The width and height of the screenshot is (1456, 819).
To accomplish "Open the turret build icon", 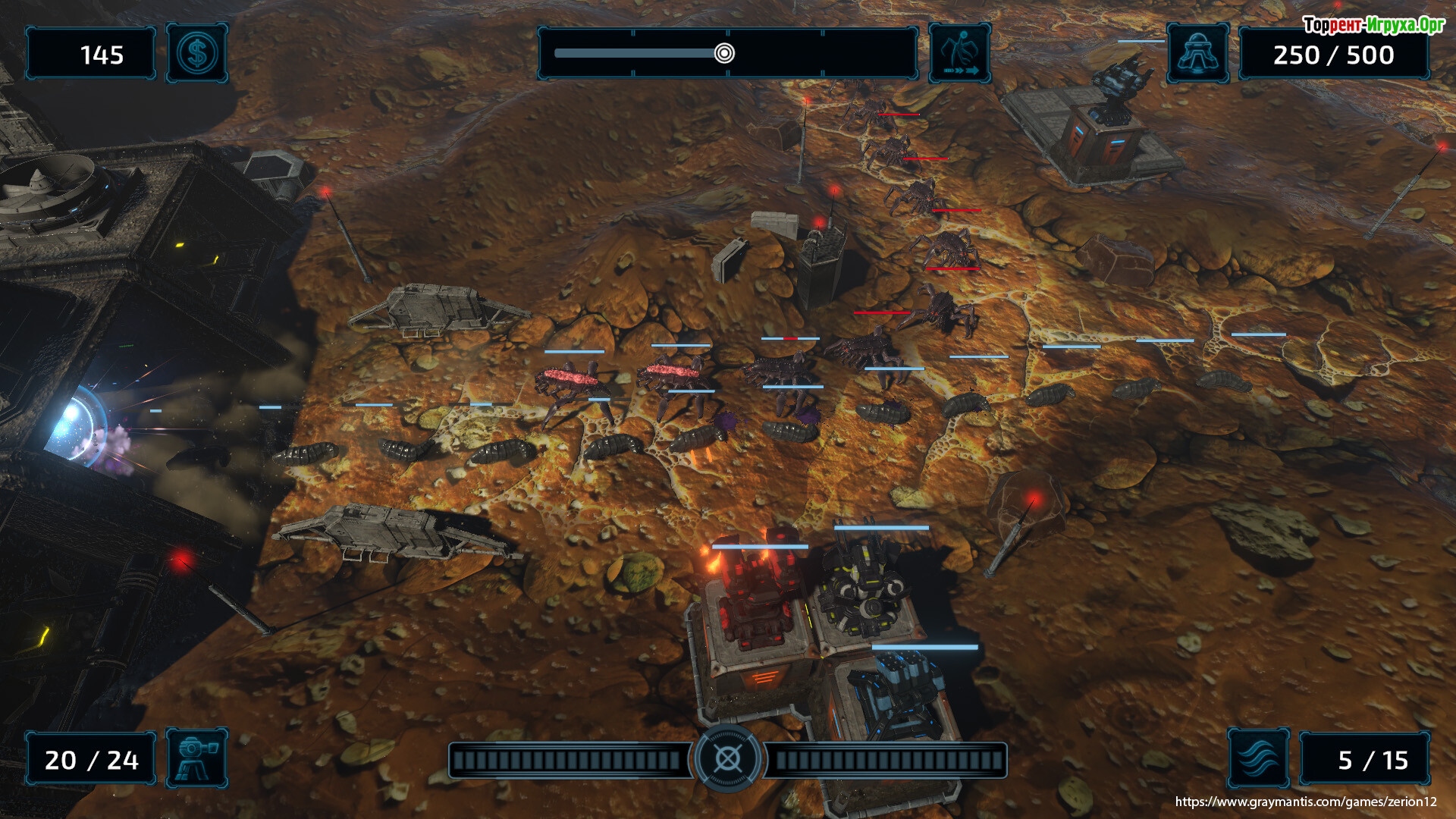I will (196, 758).
